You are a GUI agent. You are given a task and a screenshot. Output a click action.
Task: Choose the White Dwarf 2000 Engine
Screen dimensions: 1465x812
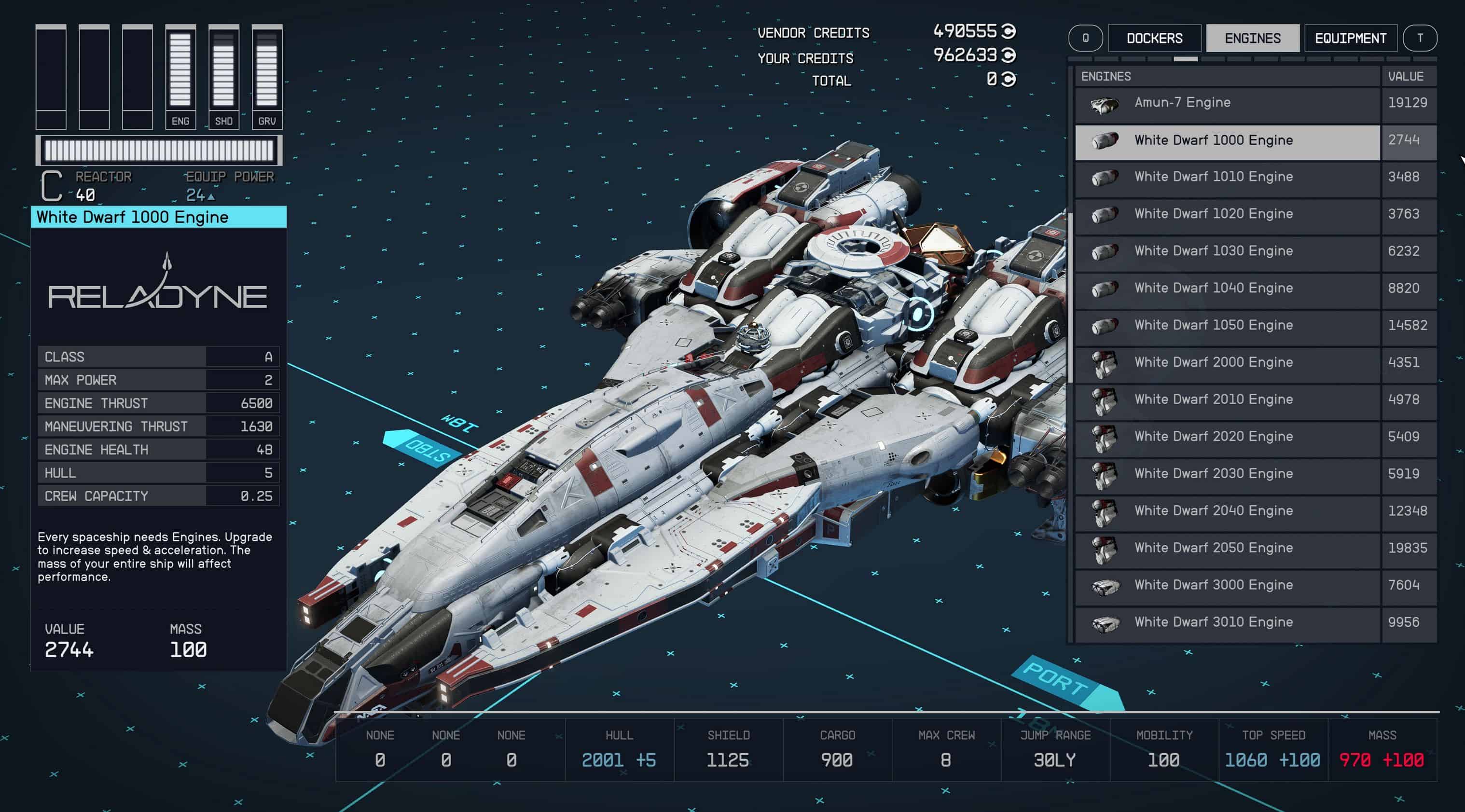[1227, 362]
